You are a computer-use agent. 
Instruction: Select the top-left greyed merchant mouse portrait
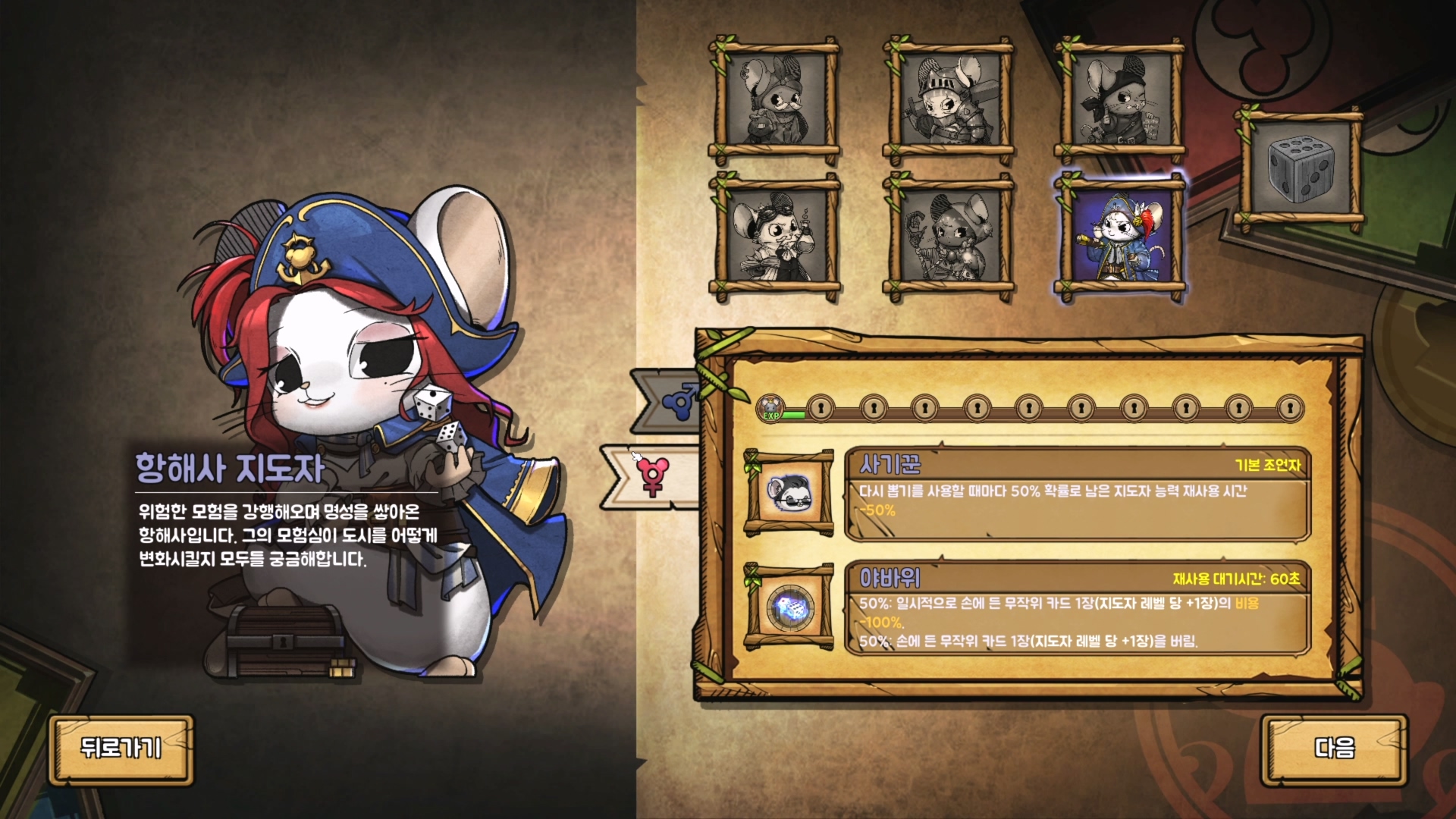(774, 101)
